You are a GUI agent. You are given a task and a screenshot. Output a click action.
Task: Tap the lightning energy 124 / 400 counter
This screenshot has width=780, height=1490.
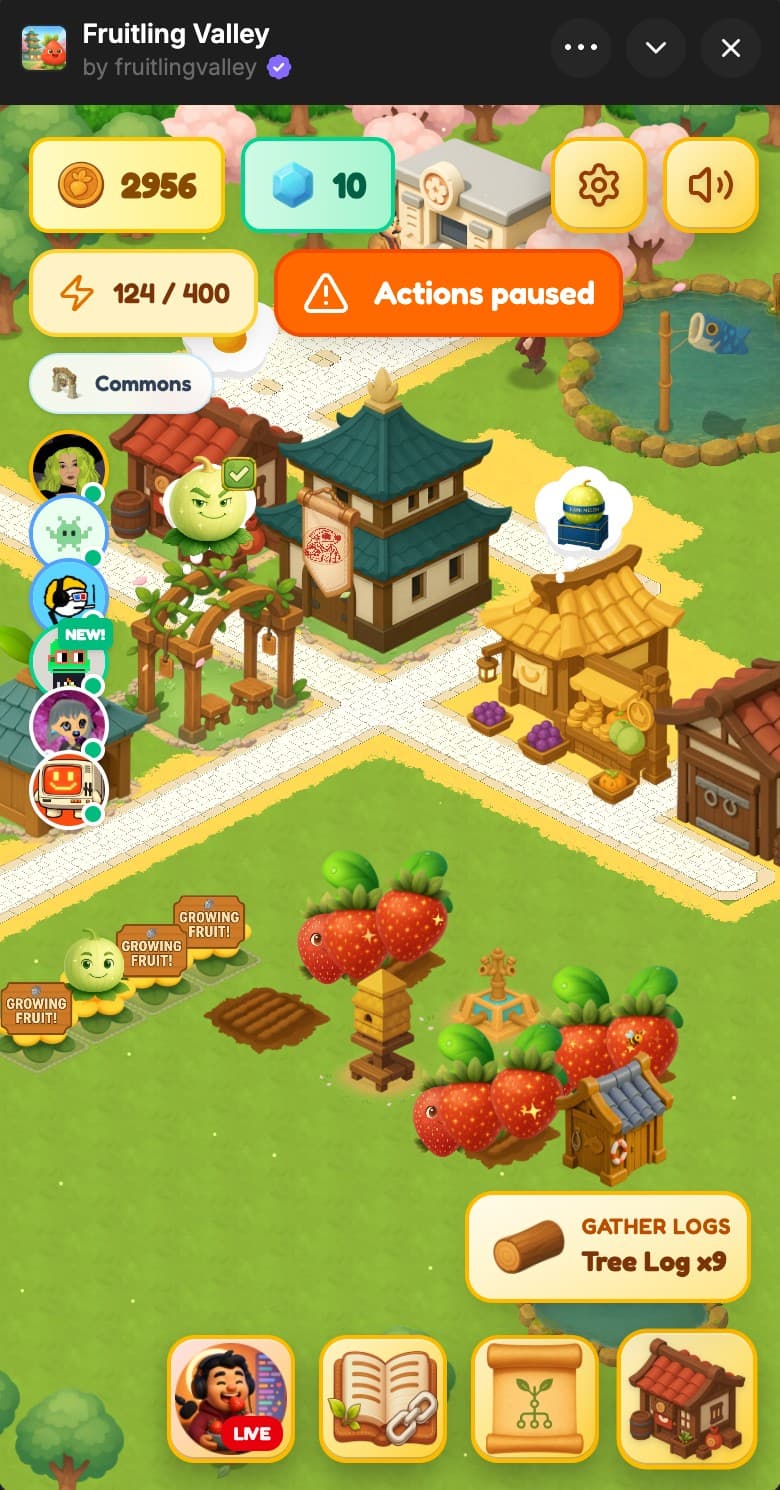pos(144,293)
